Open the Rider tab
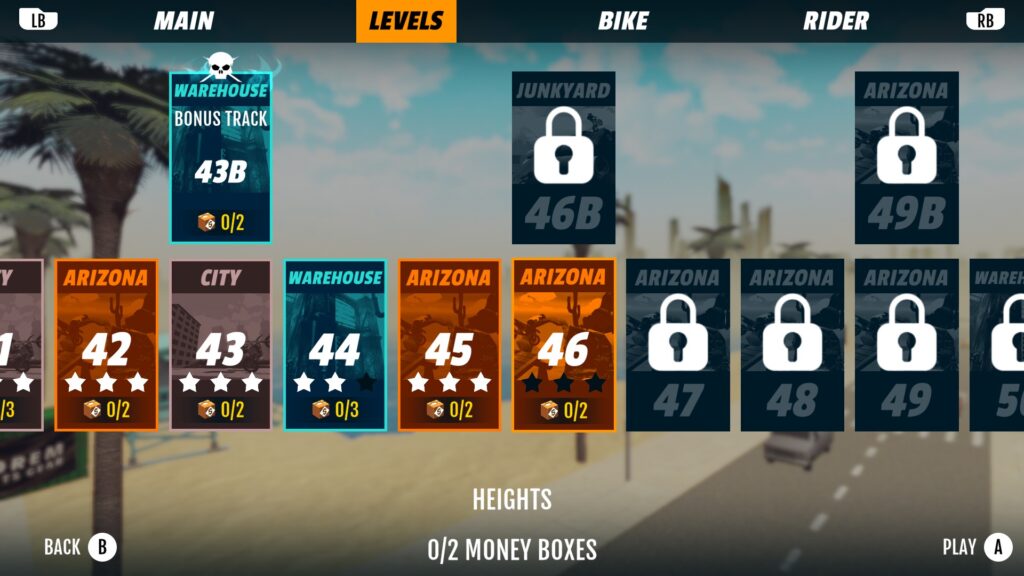Screen dimensions: 1024x576 tap(836, 21)
